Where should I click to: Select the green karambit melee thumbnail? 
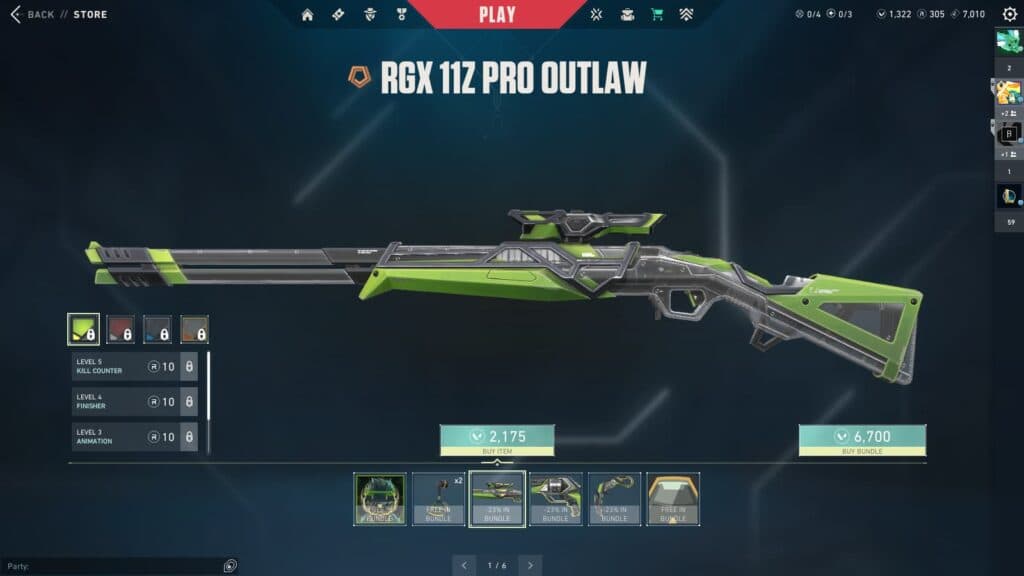click(x=614, y=499)
